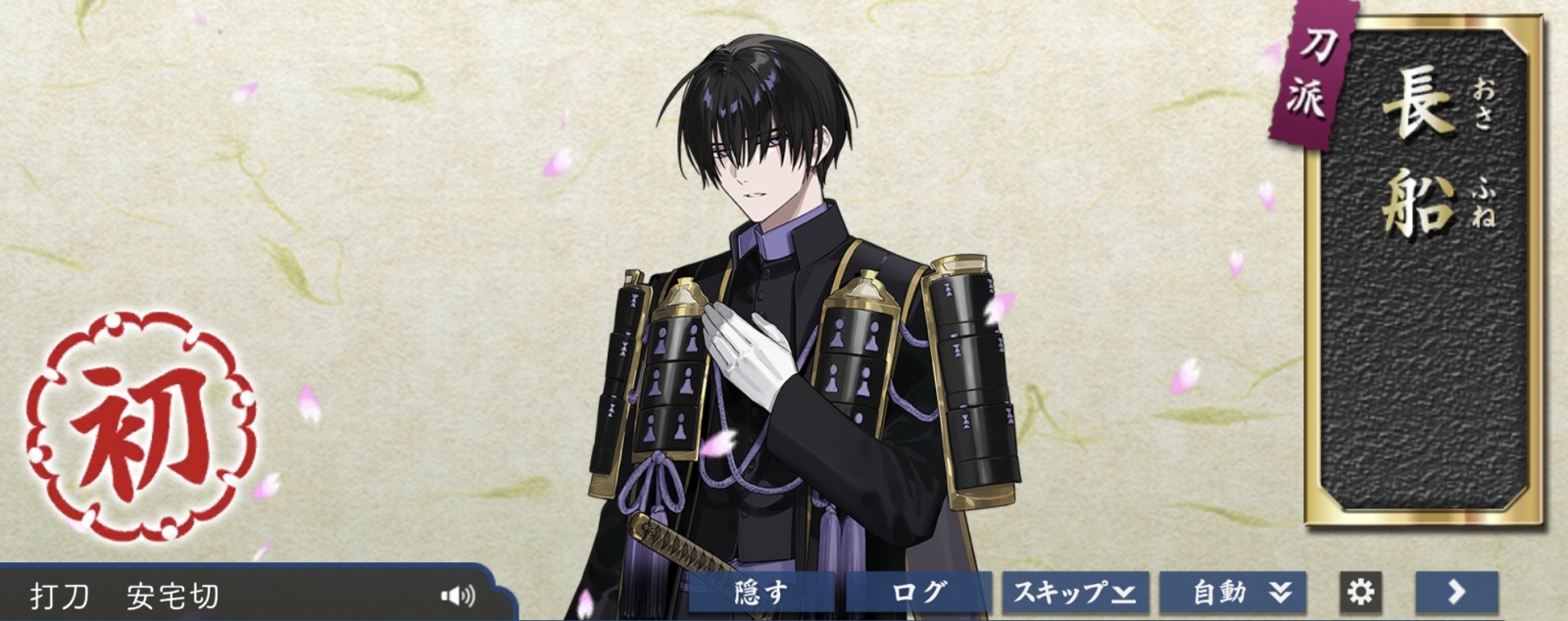Image resolution: width=1568 pixels, height=621 pixels.
Task: Replay voice with the speaker icon
Action: (457, 595)
